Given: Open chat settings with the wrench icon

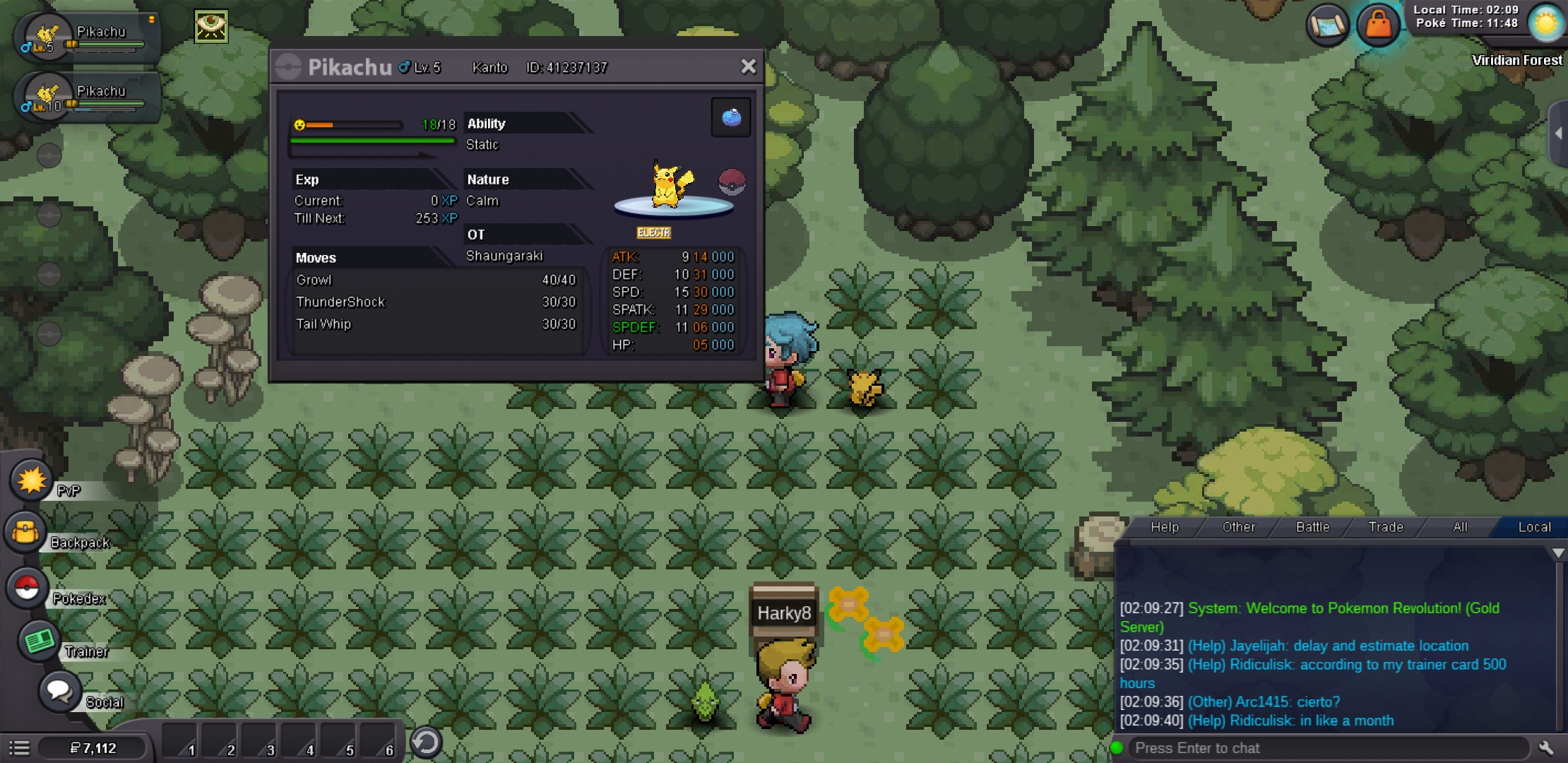Looking at the screenshot, I should tap(1546, 748).
